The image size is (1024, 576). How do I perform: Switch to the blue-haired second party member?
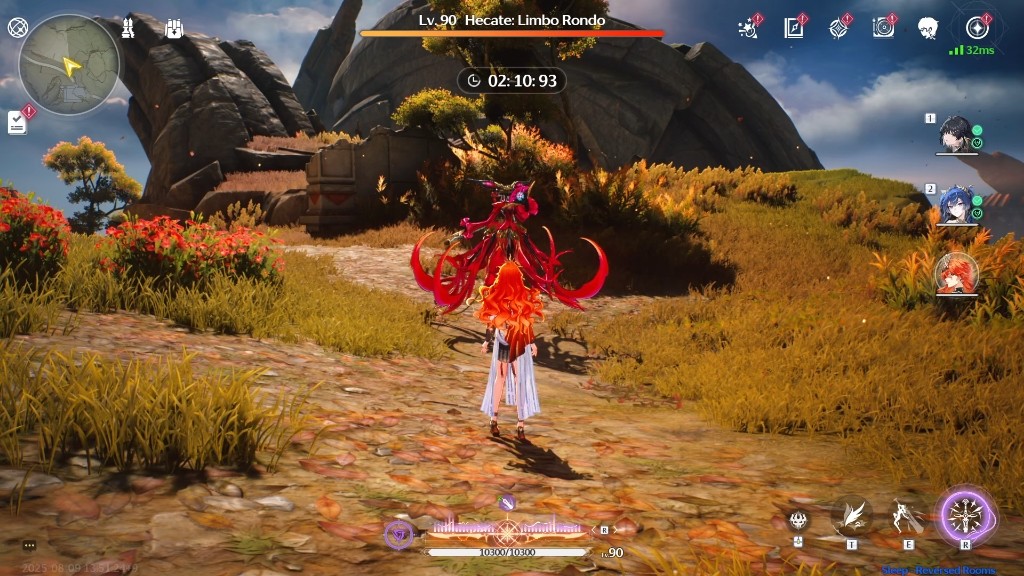(x=956, y=205)
